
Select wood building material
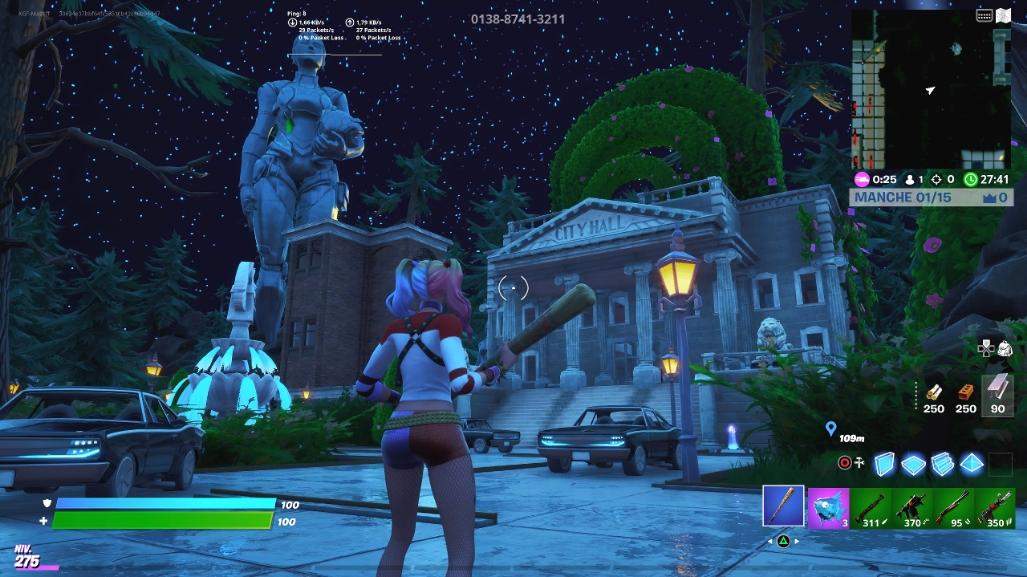(934, 393)
